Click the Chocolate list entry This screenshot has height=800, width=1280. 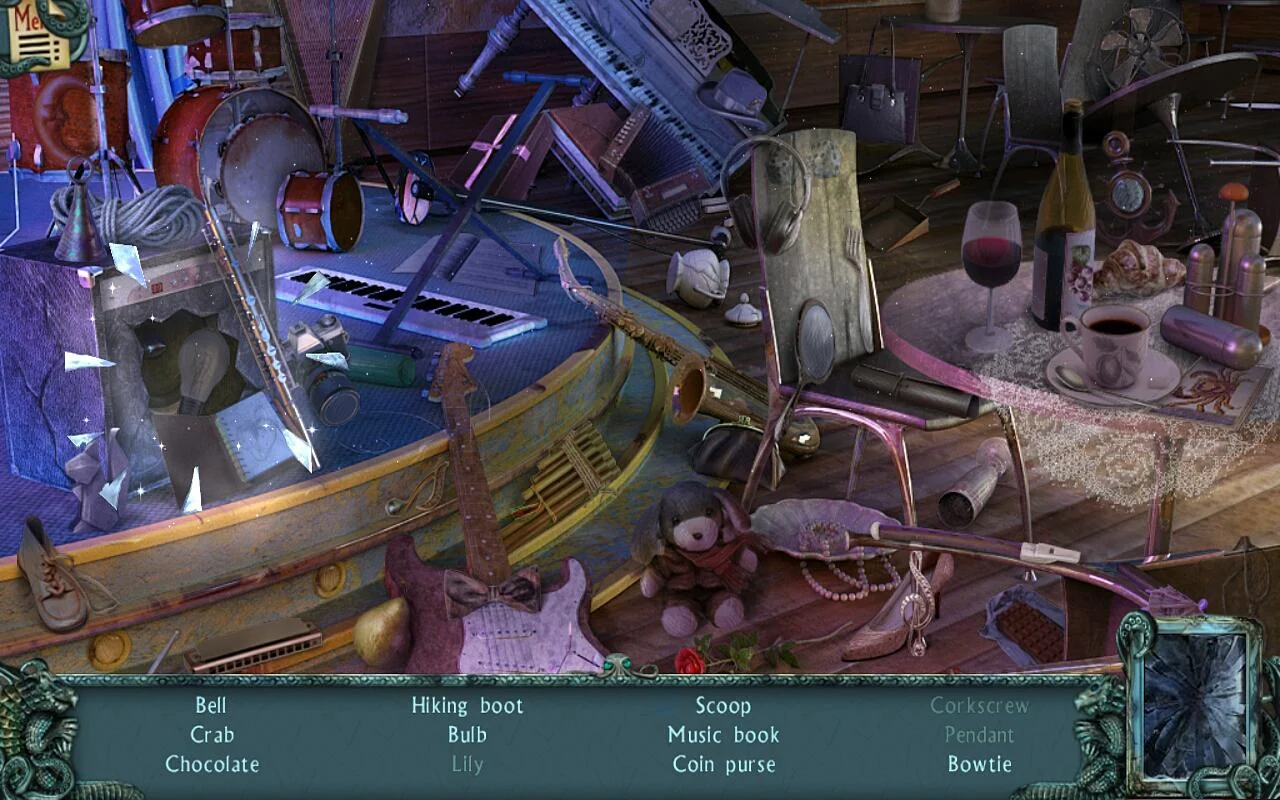coord(212,764)
